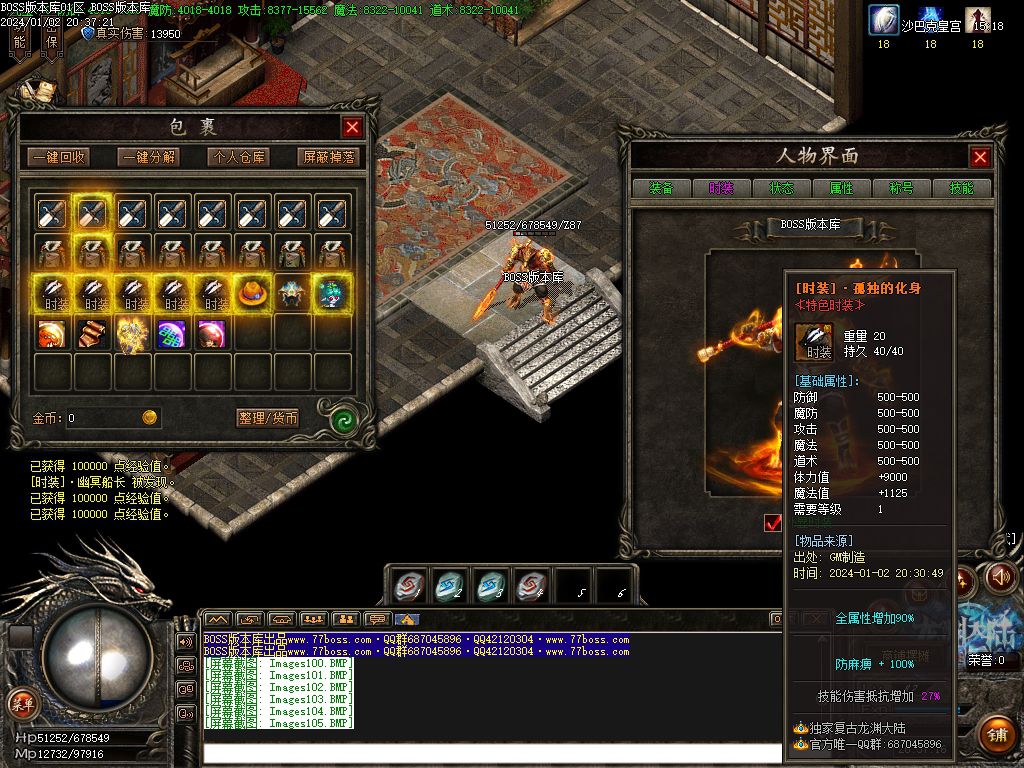Toggle the 屏蔽掉落 drop filter button
Image resolution: width=1024 pixels, height=768 pixels.
[x=328, y=157]
